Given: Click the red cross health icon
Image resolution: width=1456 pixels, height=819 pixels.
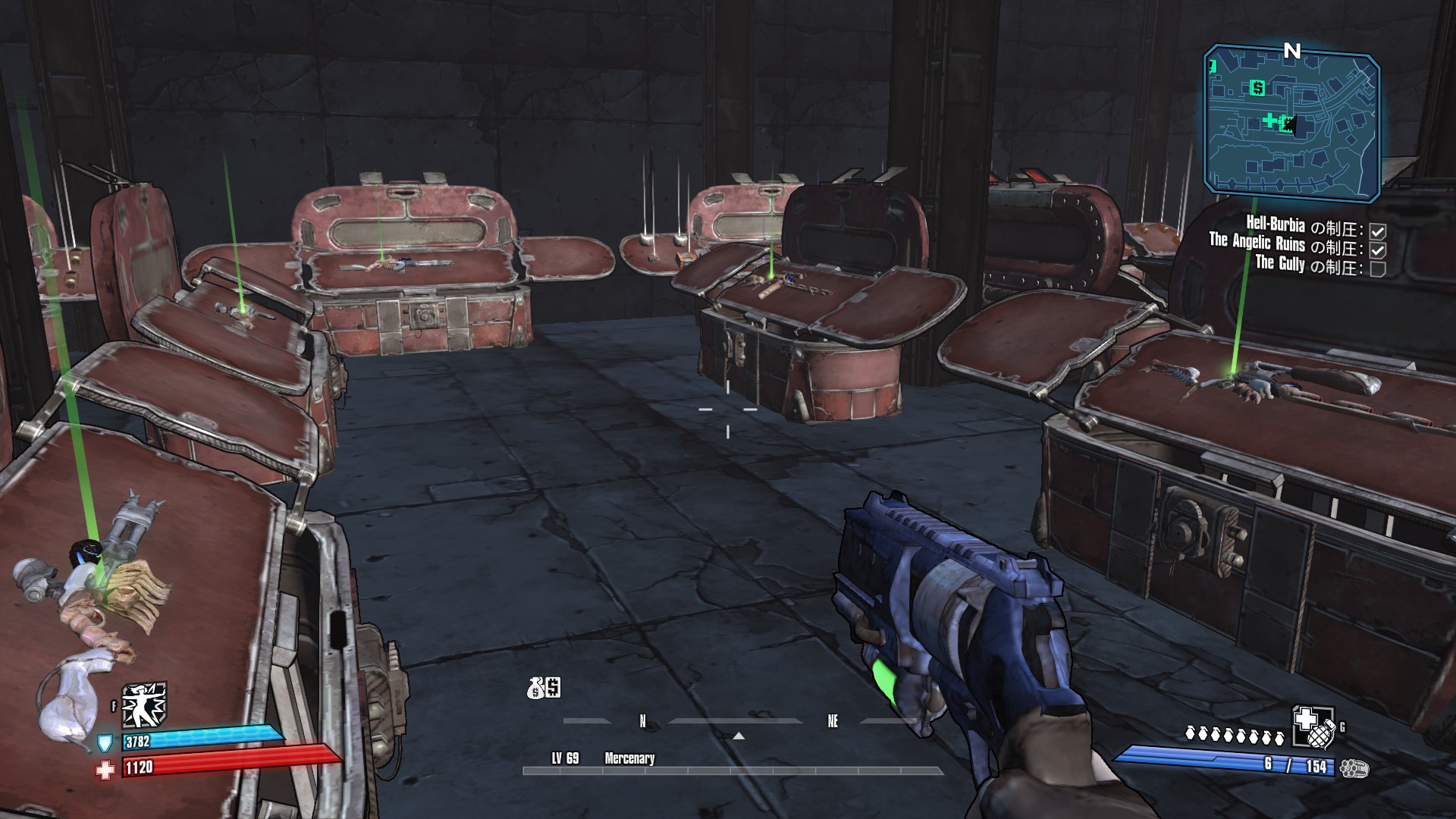Looking at the screenshot, I should click(105, 769).
